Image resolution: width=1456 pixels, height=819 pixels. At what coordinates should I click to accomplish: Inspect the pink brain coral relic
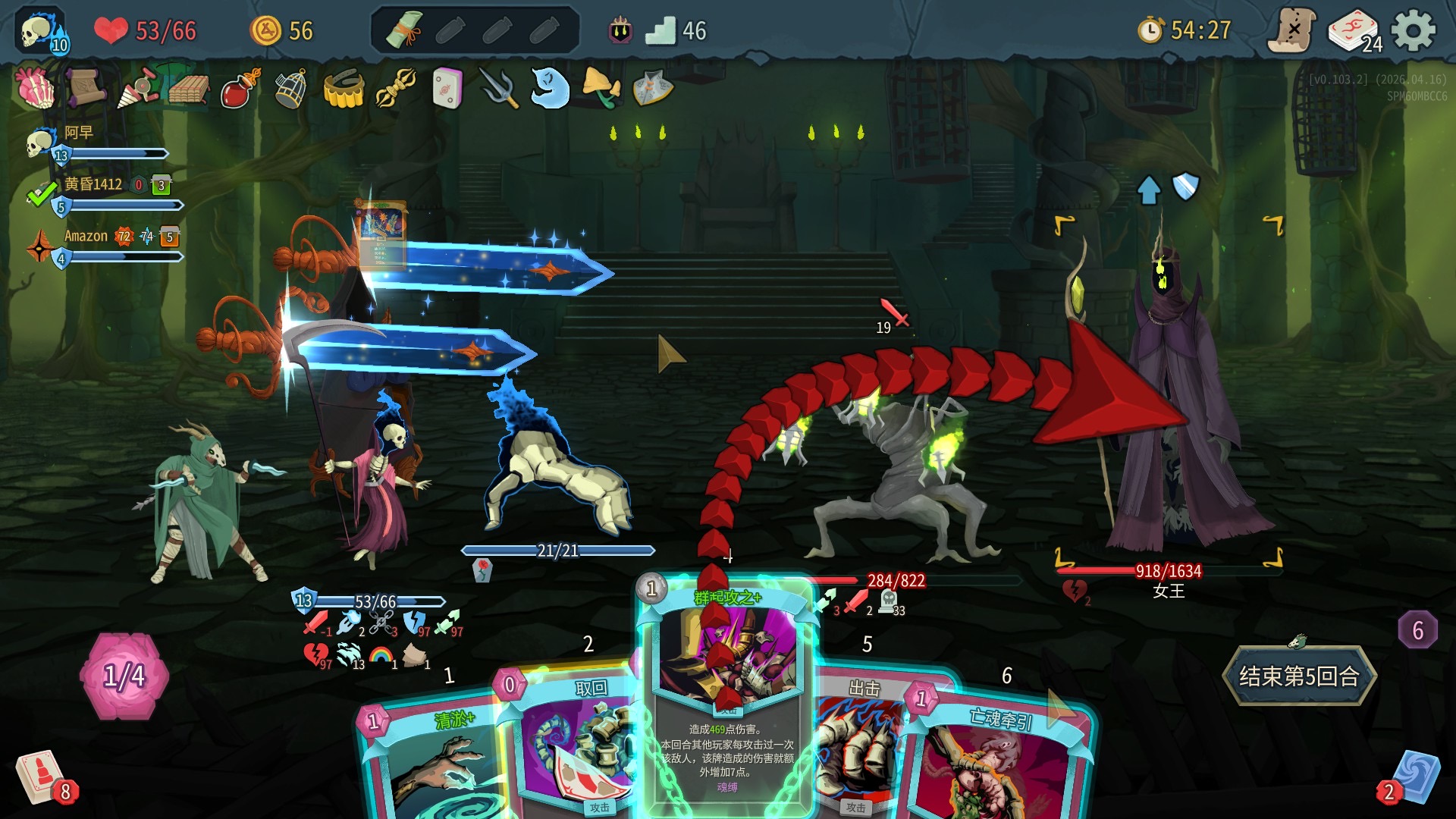35,89
